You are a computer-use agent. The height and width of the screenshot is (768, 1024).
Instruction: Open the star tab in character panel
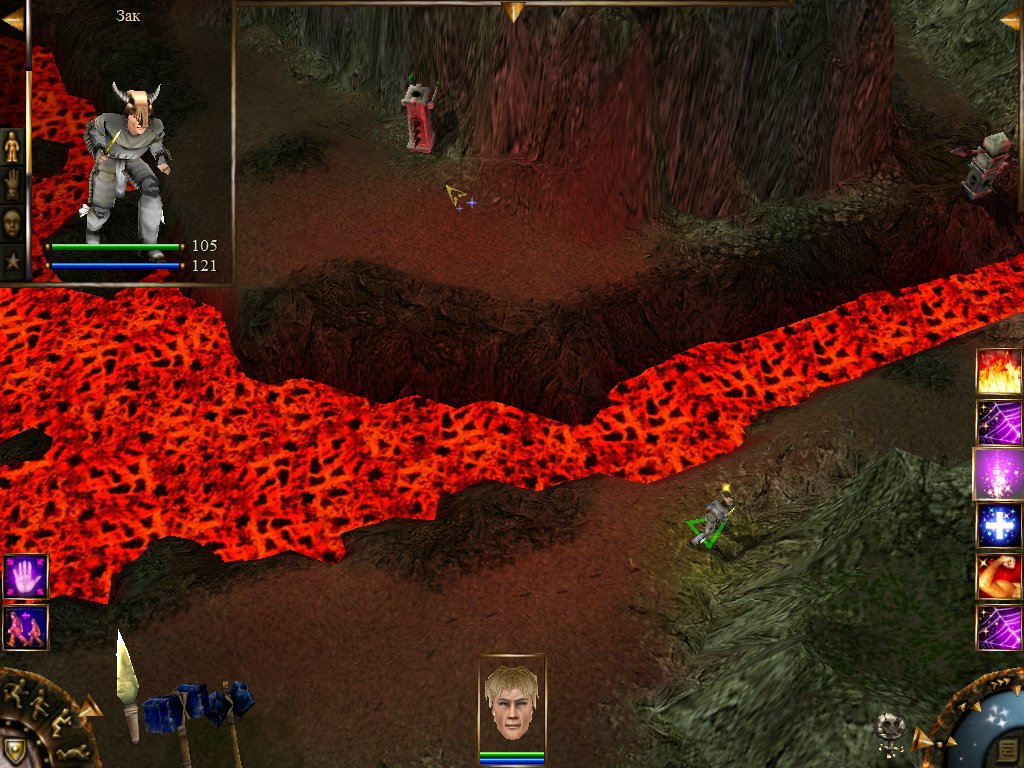12,262
